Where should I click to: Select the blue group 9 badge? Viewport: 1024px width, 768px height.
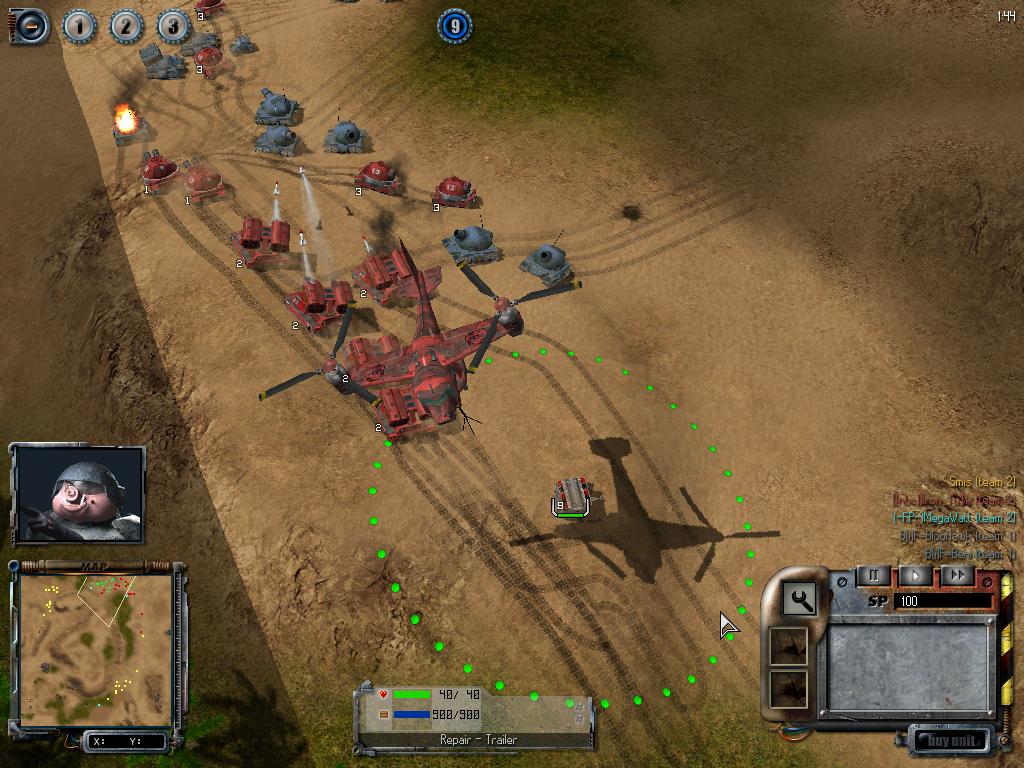click(454, 26)
